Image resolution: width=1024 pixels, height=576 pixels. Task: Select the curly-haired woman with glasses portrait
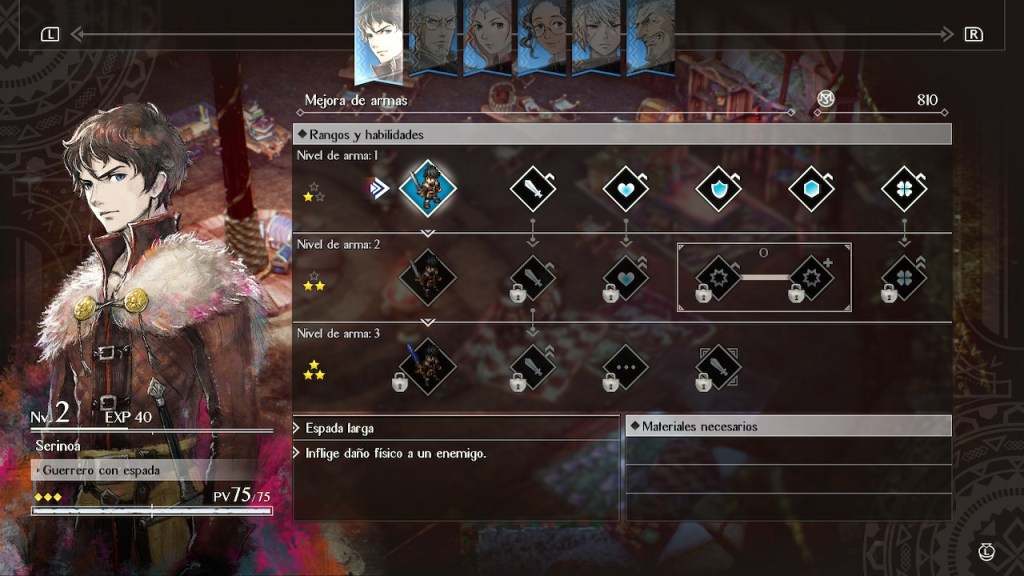tap(542, 37)
